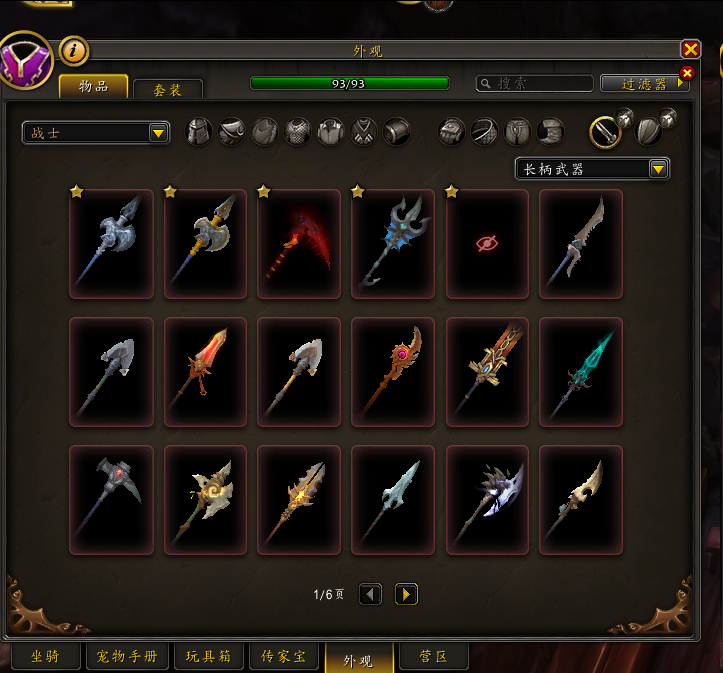Click into the 搜索 search box
This screenshot has height=673, width=723.
point(534,84)
